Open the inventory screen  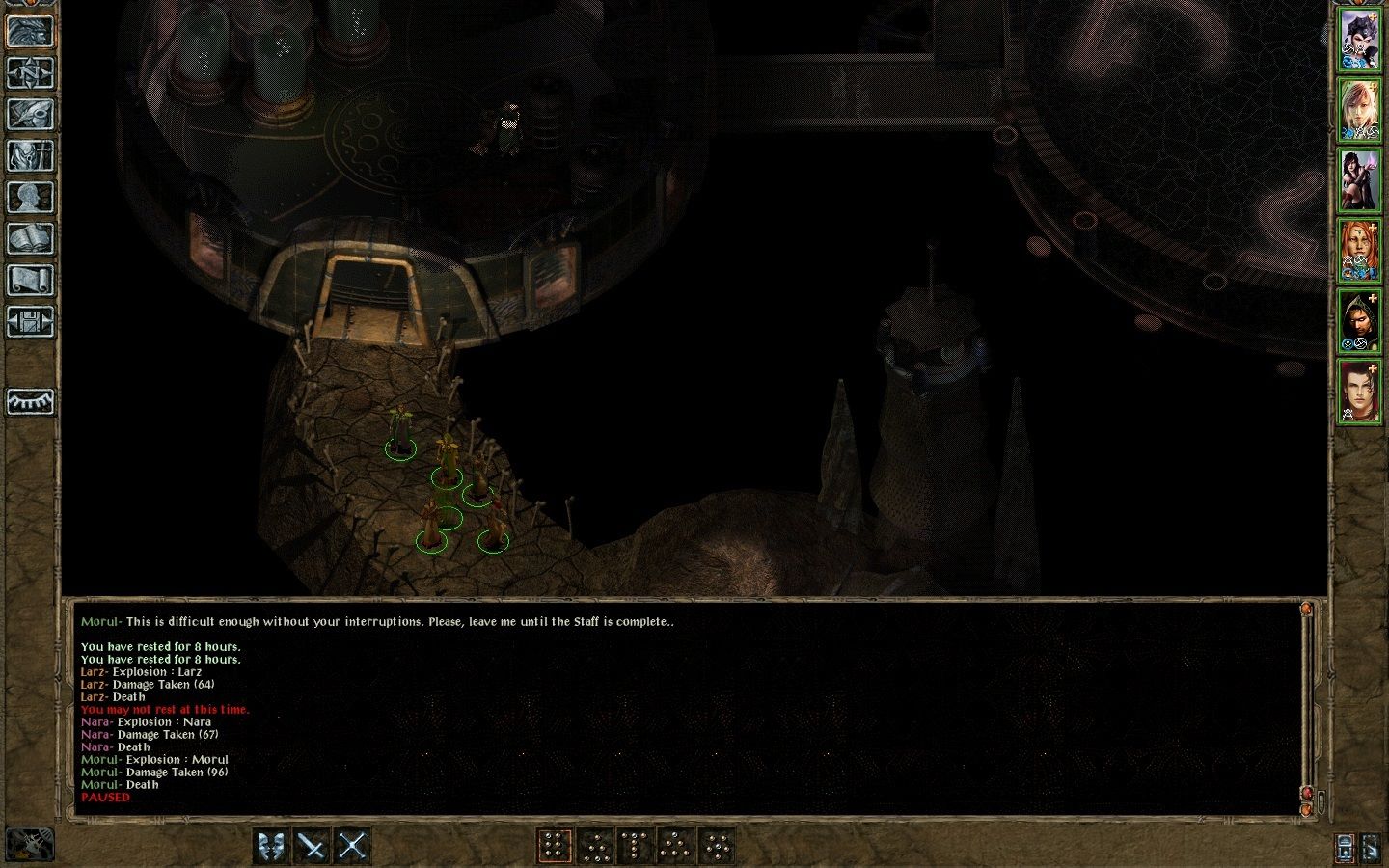click(x=30, y=155)
